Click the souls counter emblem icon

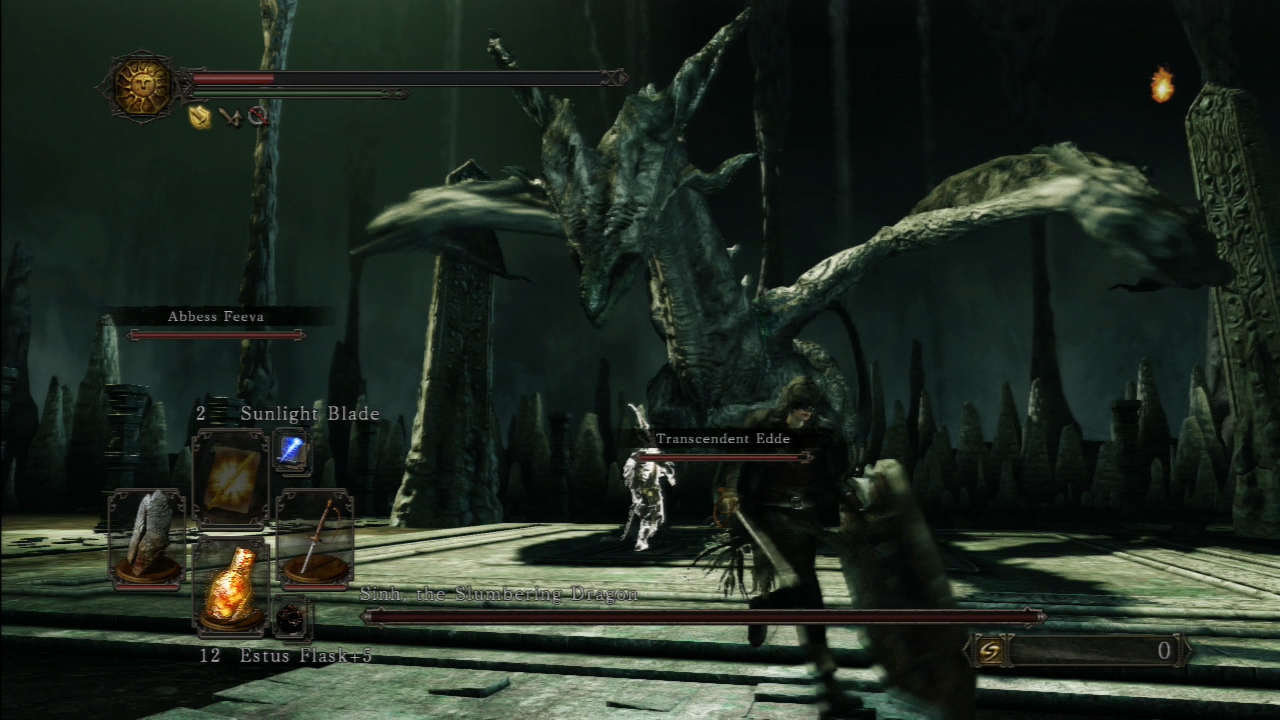click(988, 651)
